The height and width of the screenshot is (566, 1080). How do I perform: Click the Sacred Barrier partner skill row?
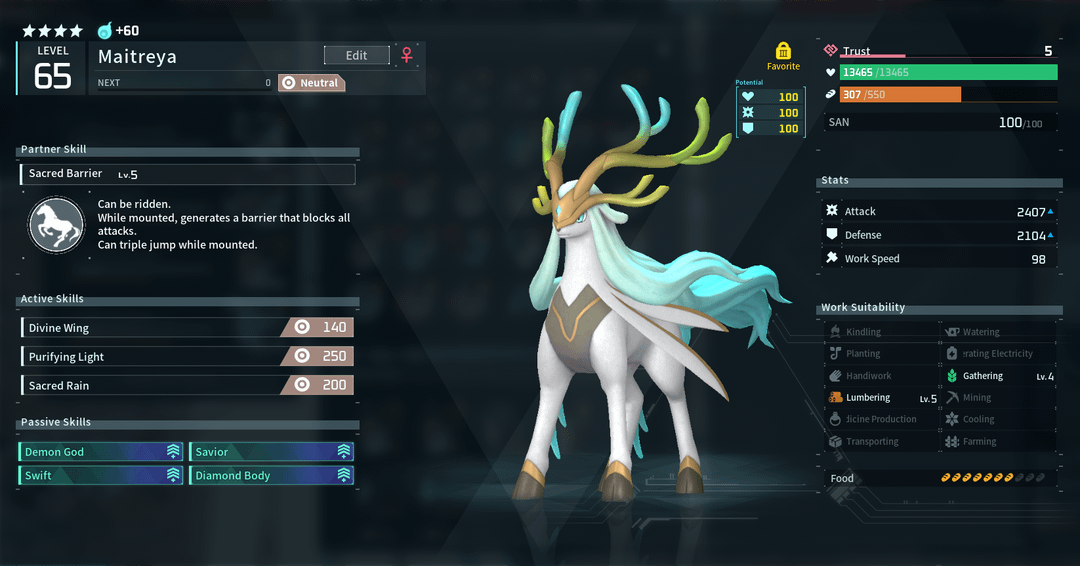[x=187, y=174]
